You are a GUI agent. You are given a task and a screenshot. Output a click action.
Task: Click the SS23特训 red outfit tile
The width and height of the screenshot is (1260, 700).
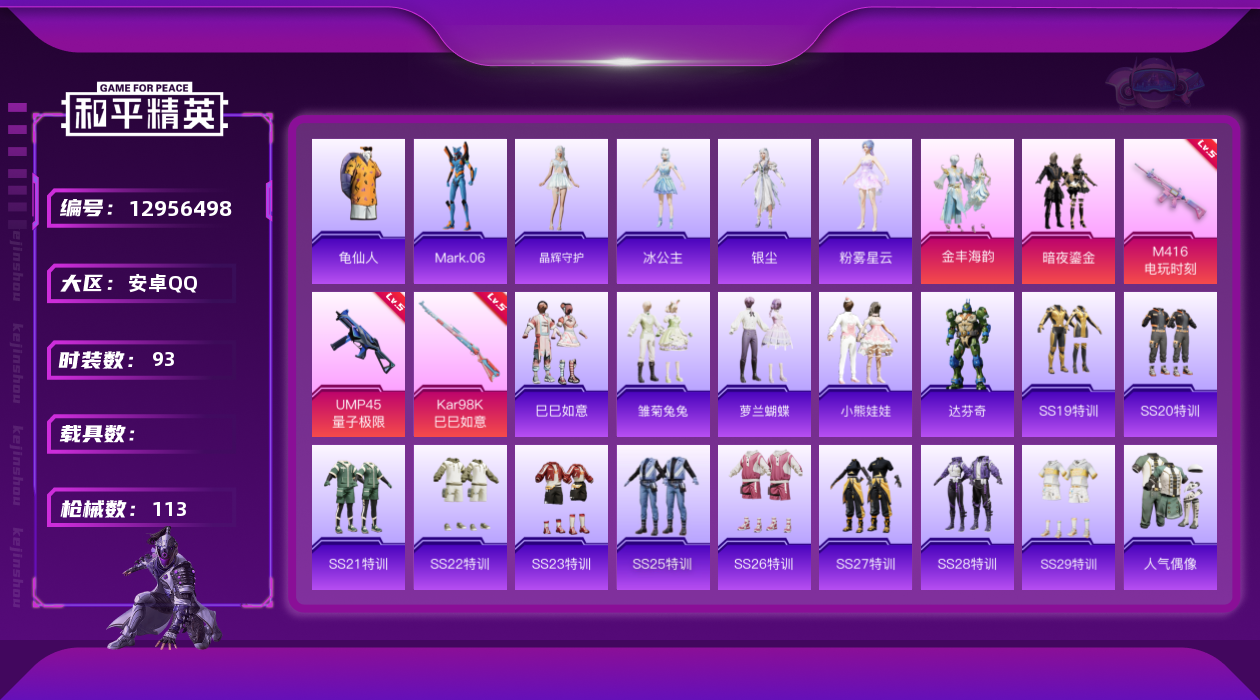pos(561,517)
